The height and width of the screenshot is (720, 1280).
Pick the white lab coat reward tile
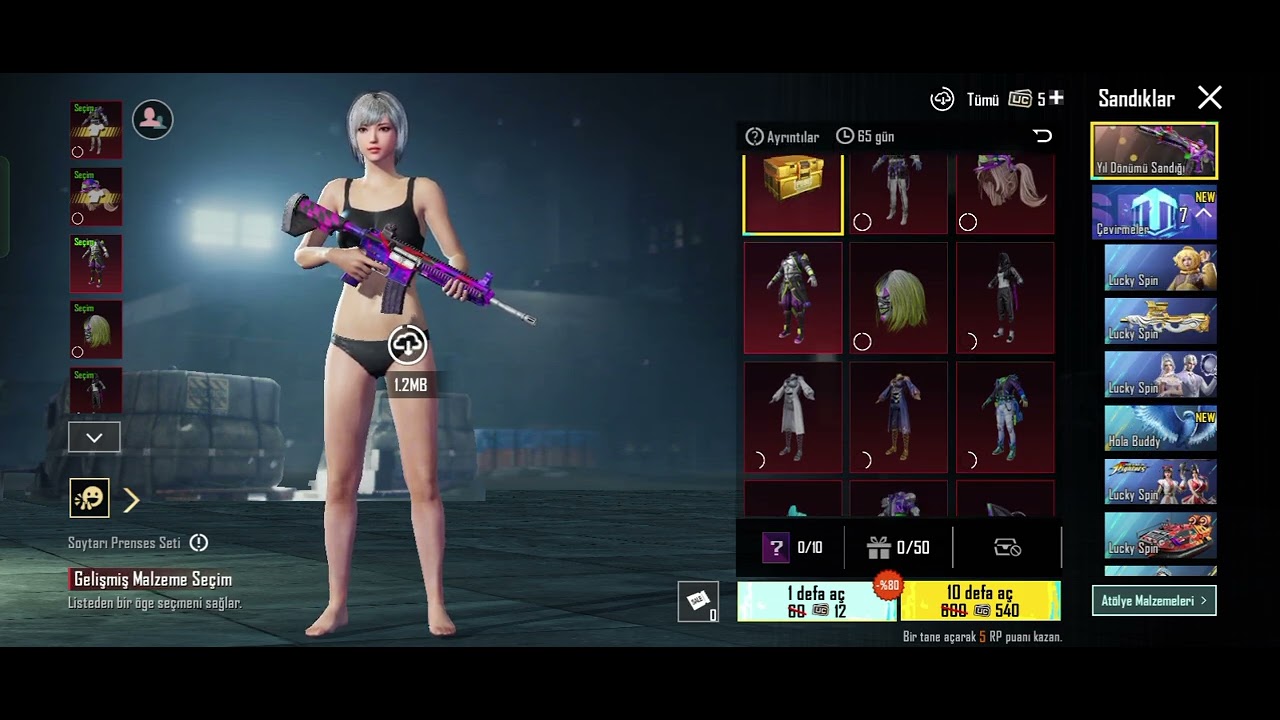(793, 417)
